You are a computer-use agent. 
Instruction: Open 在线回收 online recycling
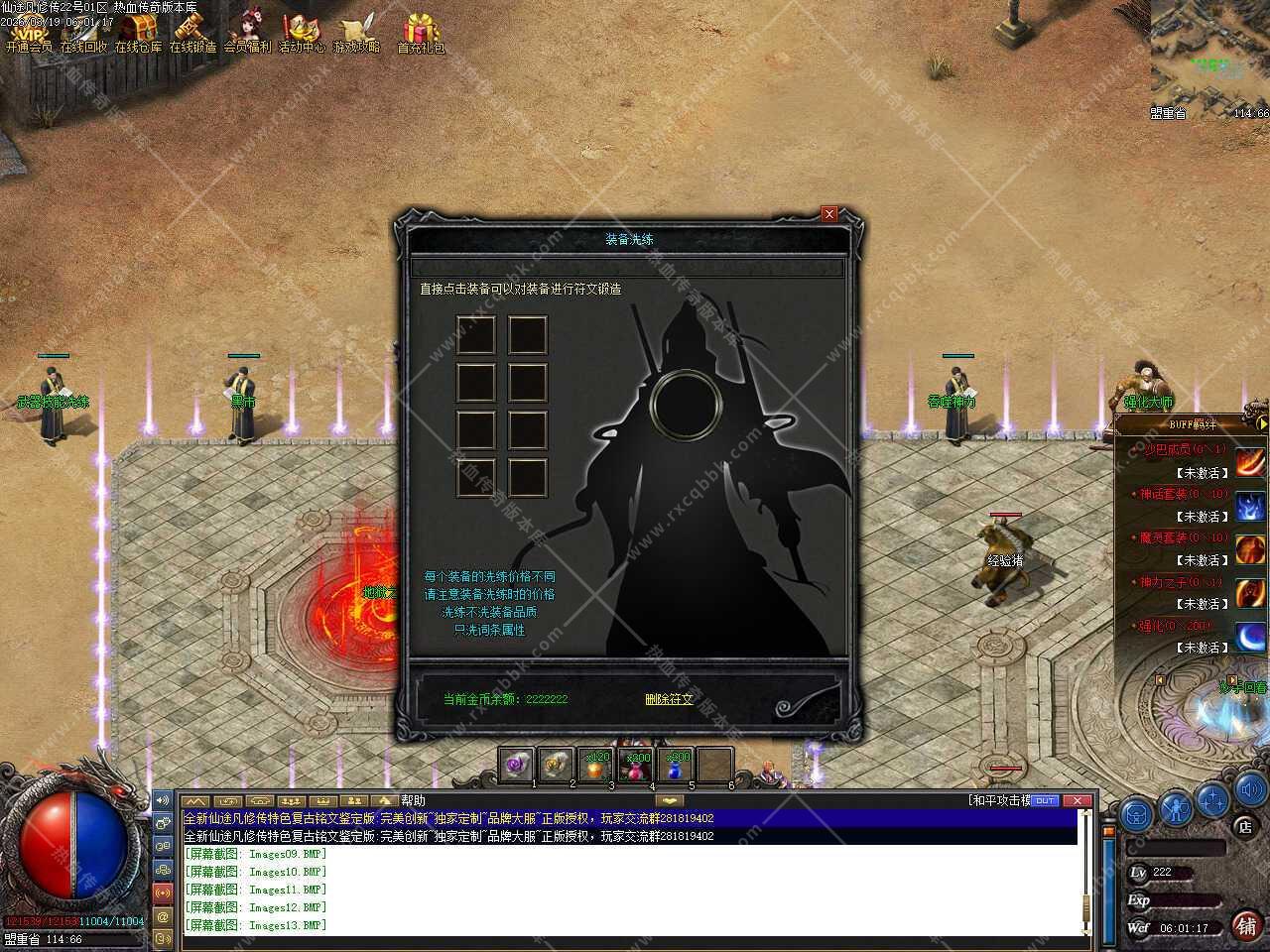pyautogui.click(x=84, y=33)
